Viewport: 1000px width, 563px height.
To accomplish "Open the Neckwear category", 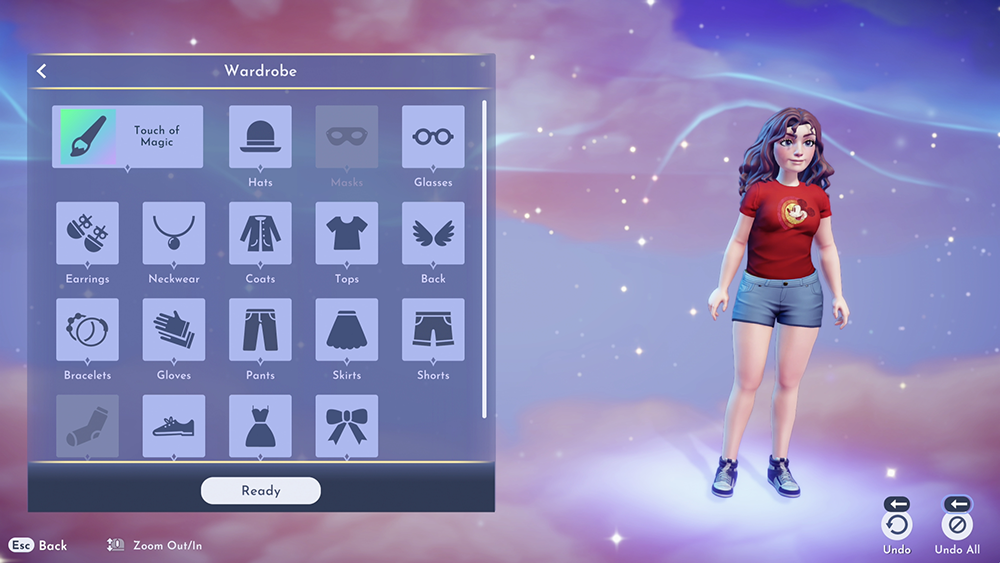I will point(174,233).
